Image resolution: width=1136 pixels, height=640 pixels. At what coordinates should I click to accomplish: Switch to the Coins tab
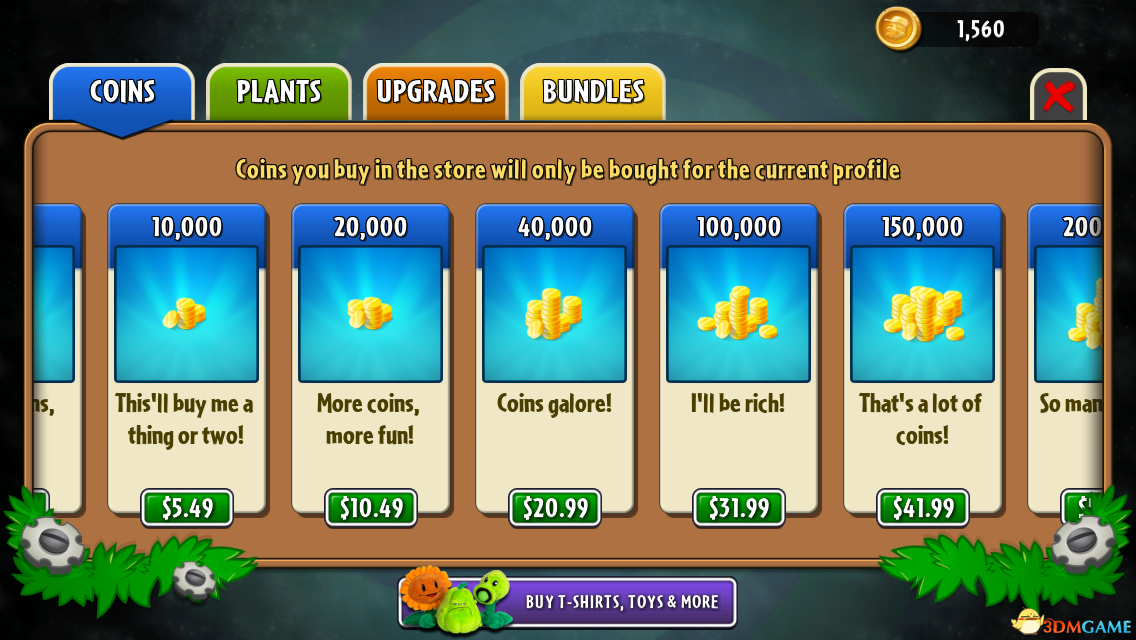click(x=122, y=93)
